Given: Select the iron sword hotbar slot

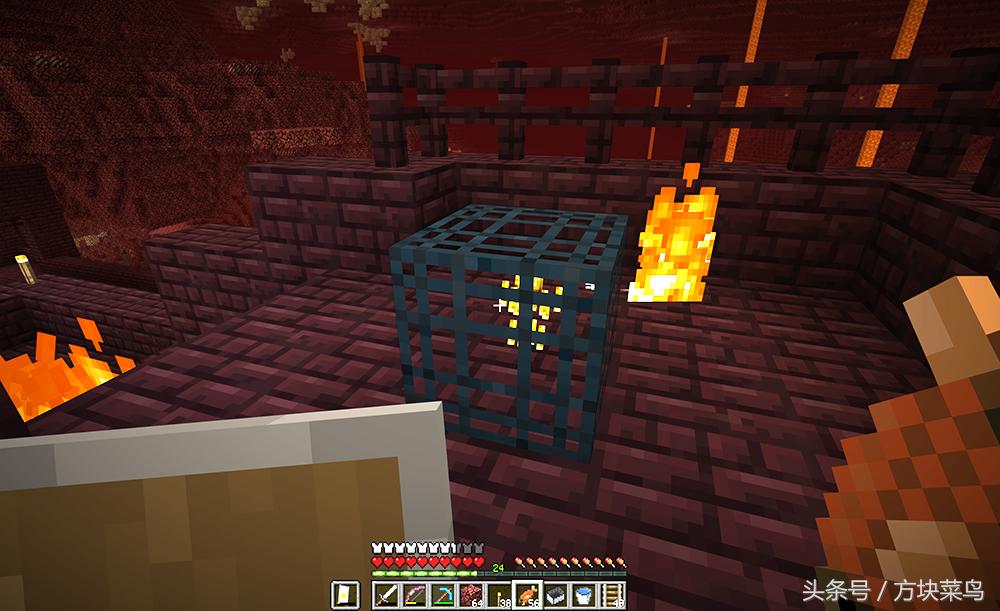Looking at the screenshot, I should point(387,596).
